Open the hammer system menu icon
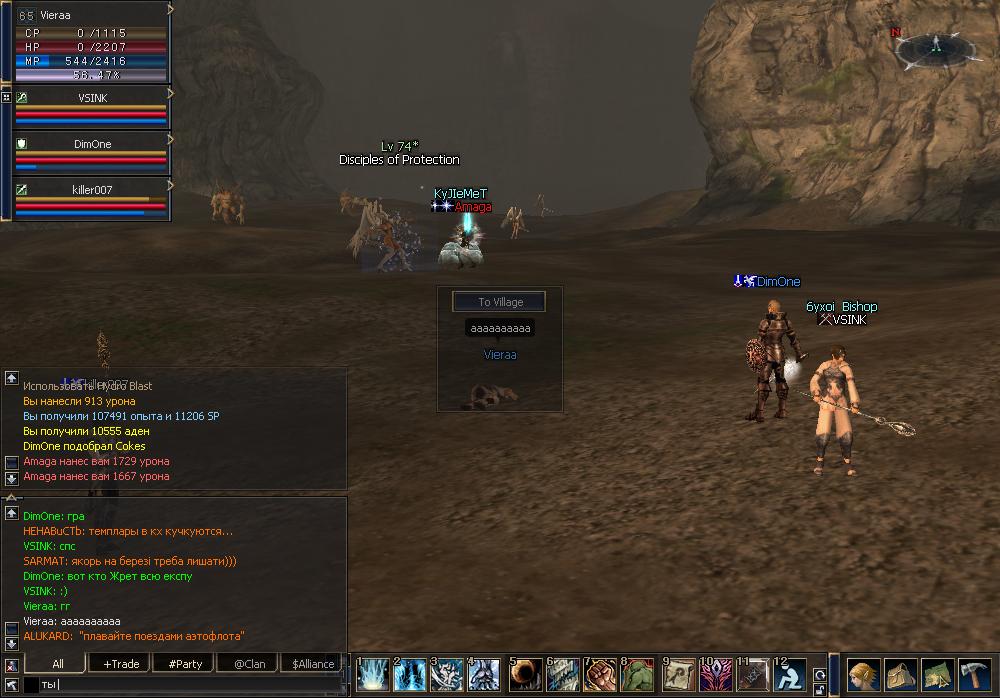1000x698 pixels. (974, 675)
